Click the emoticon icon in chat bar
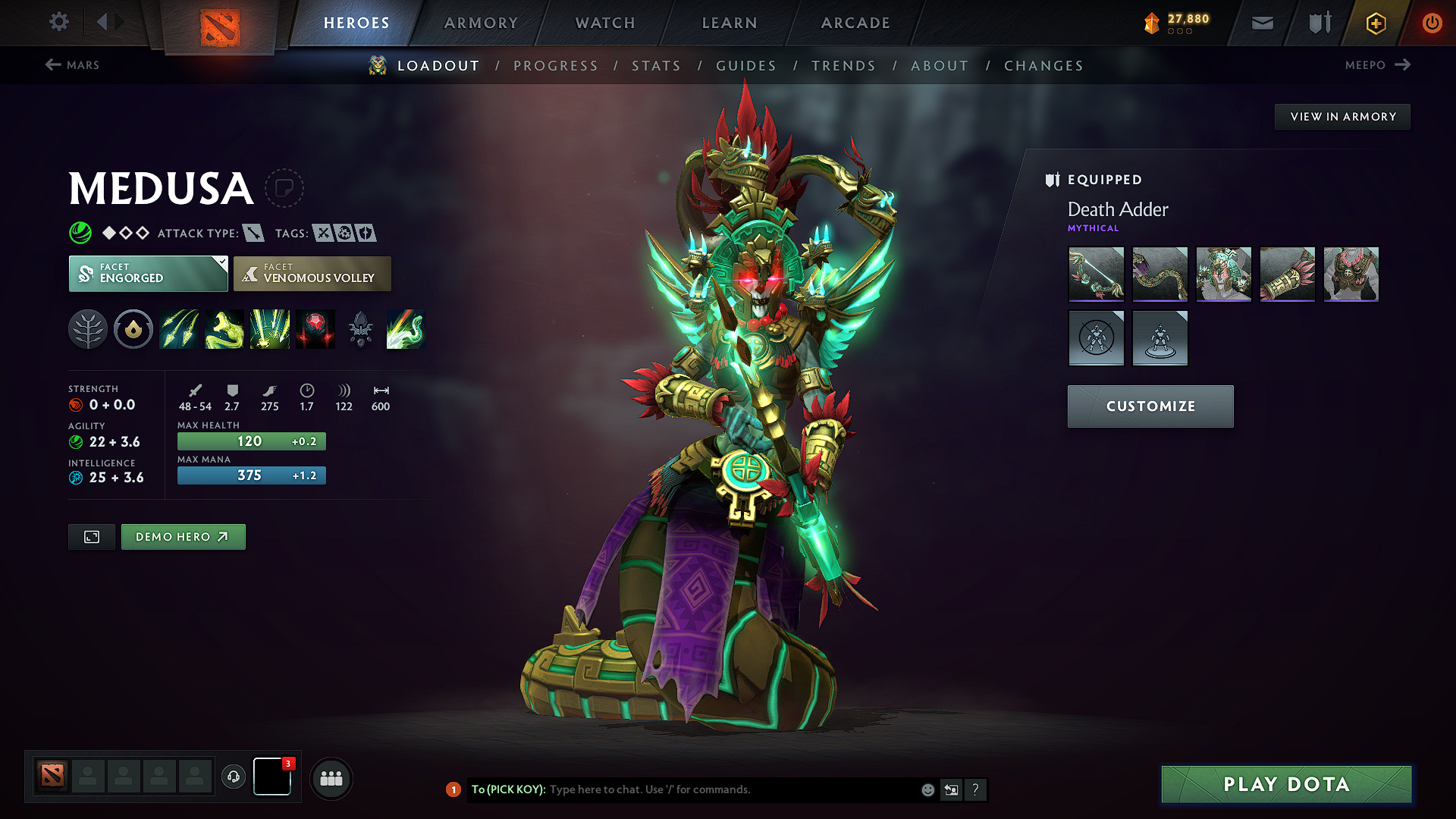Screen dimensions: 1456x819 tap(927, 789)
